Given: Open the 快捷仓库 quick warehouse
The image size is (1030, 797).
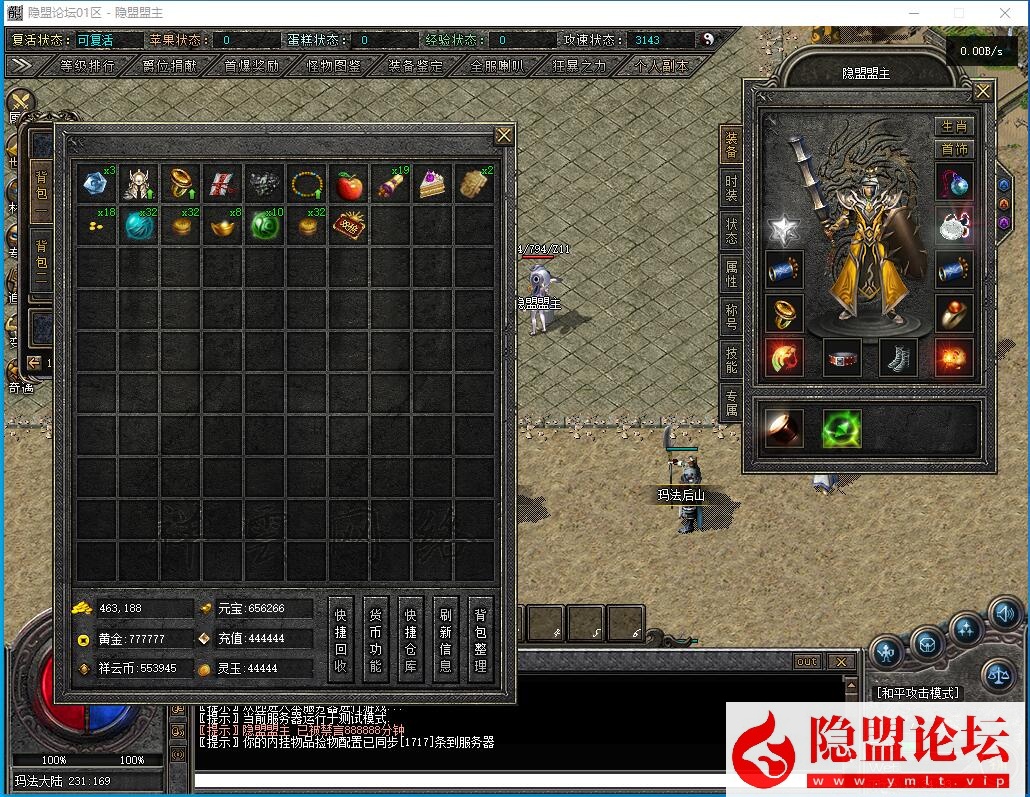Looking at the screenshot, I should click(x=410, y=640).
